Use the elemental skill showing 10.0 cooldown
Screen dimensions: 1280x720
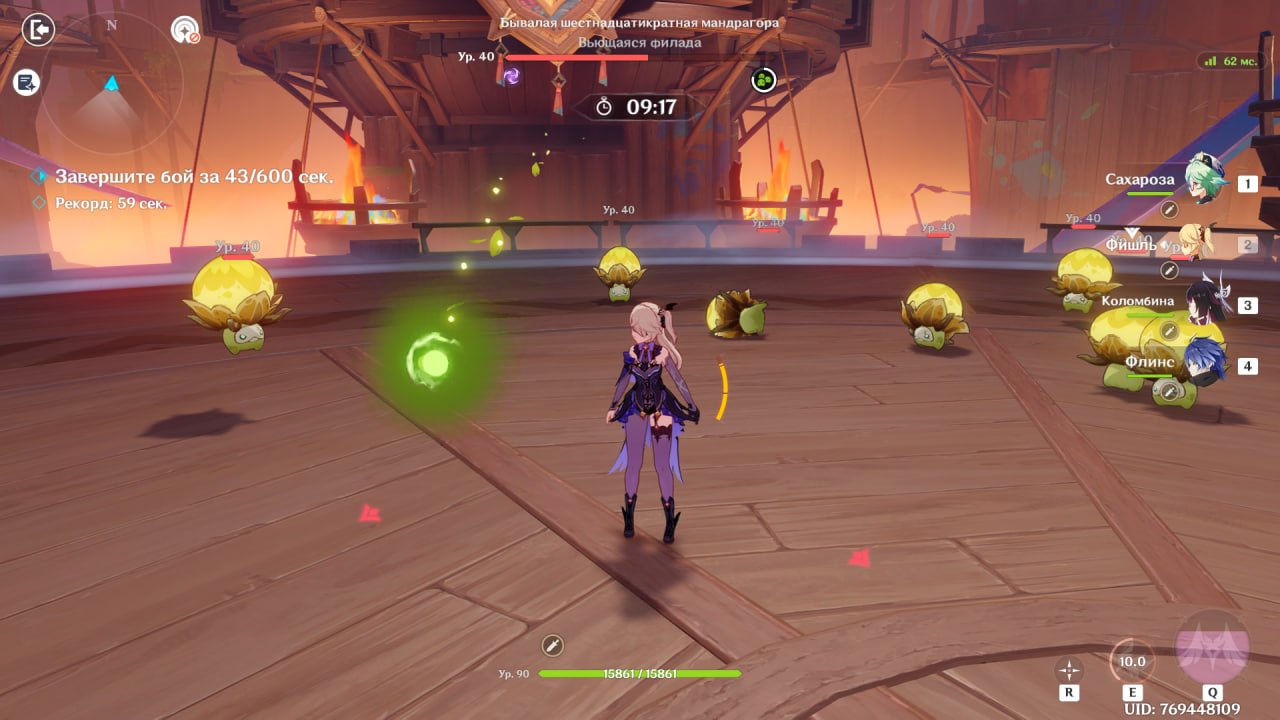click(x=1132, y=661)
